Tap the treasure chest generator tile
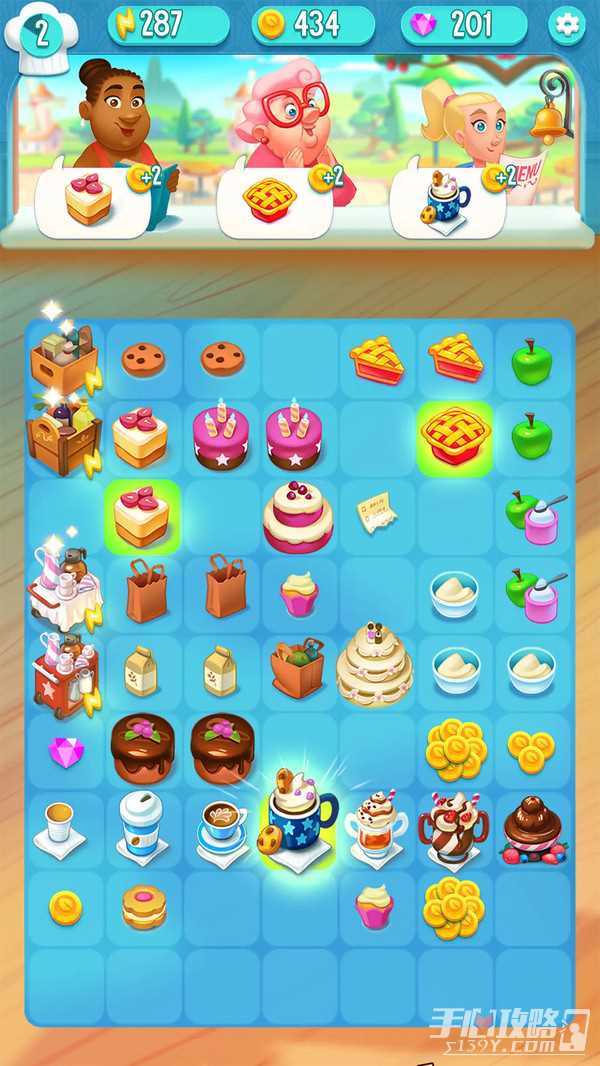The image size is (600, 1066). click(x=64, y=438)
